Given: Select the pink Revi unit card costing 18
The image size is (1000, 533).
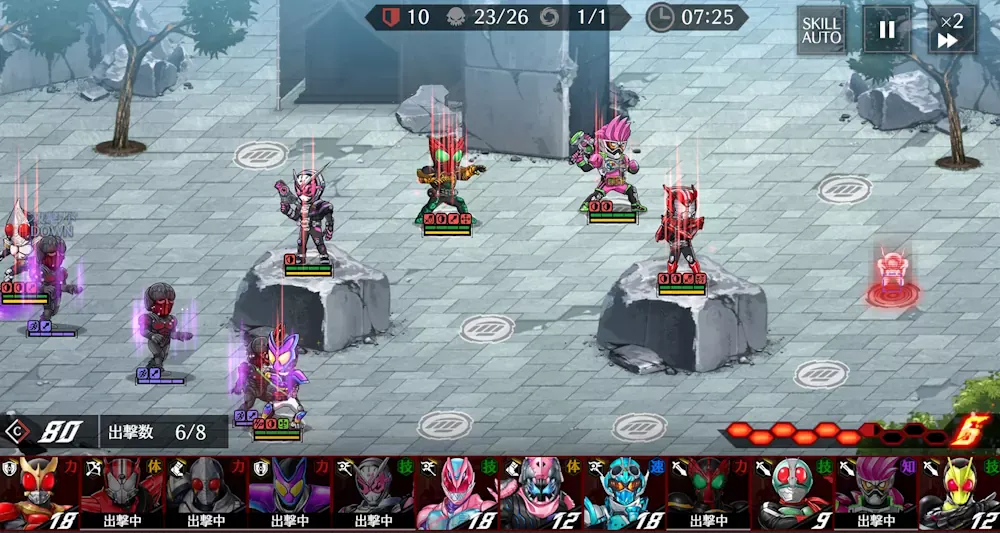Looking at the screenshot, I should point(456,492).
